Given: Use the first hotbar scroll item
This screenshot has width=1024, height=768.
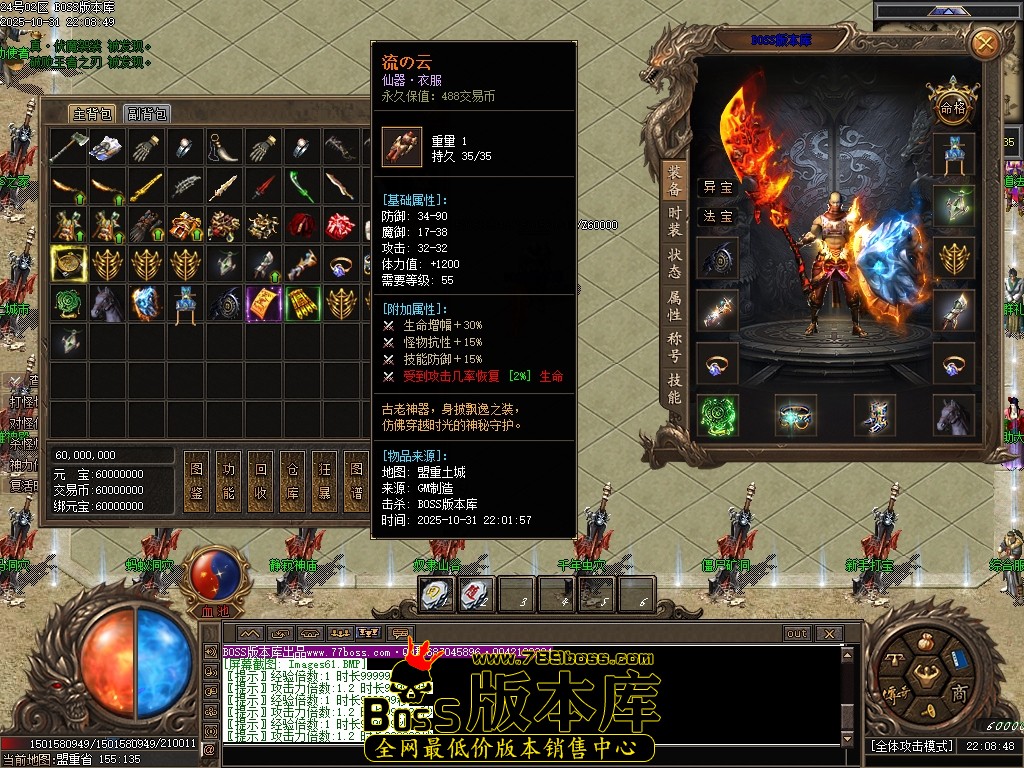Looking at the screenshot, I should pyautogui.click(x=437, y=595).
